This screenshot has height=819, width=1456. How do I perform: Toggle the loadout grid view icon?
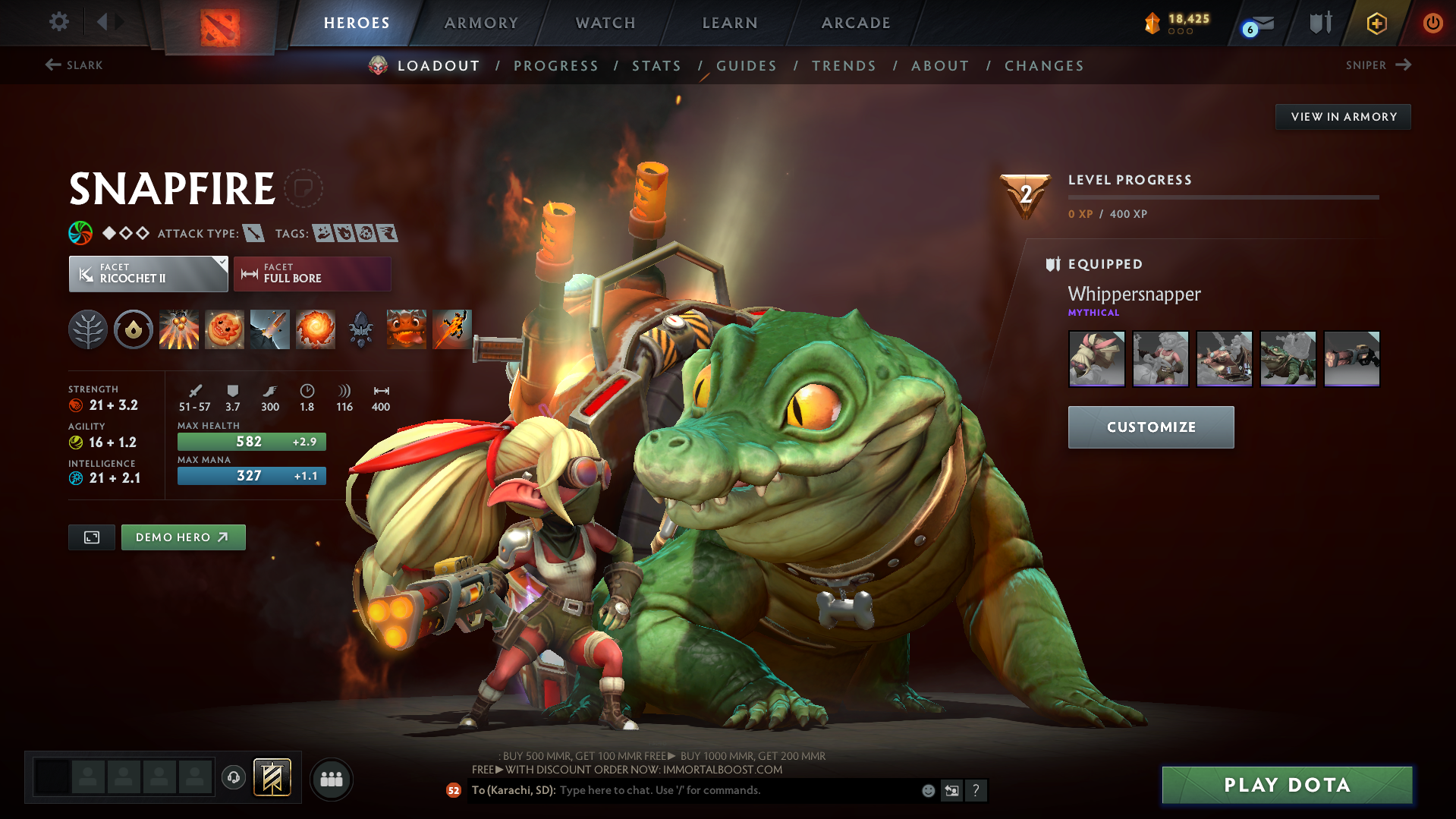point(91,537)
